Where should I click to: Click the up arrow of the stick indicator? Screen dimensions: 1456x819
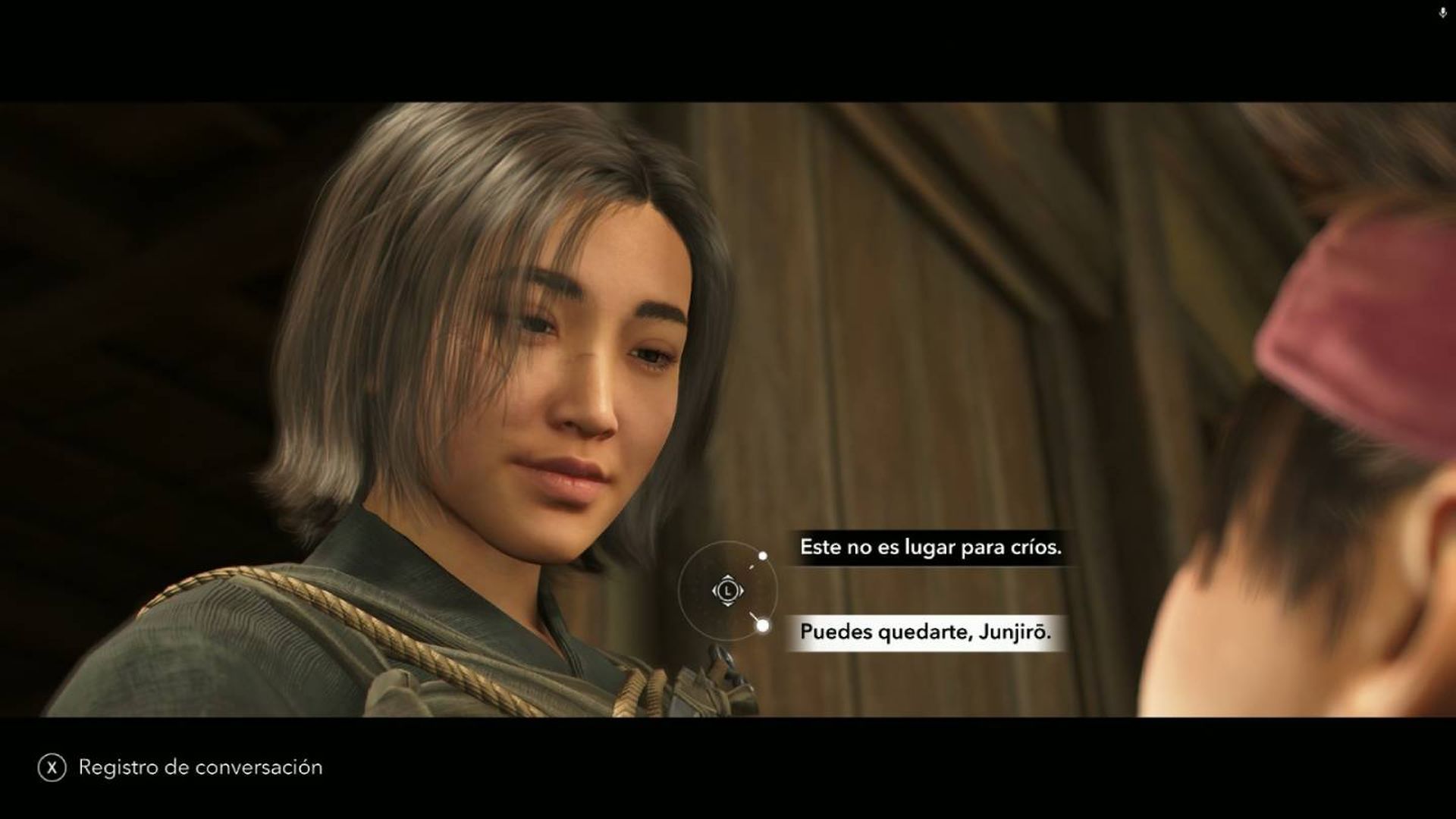tap(728, 577)
